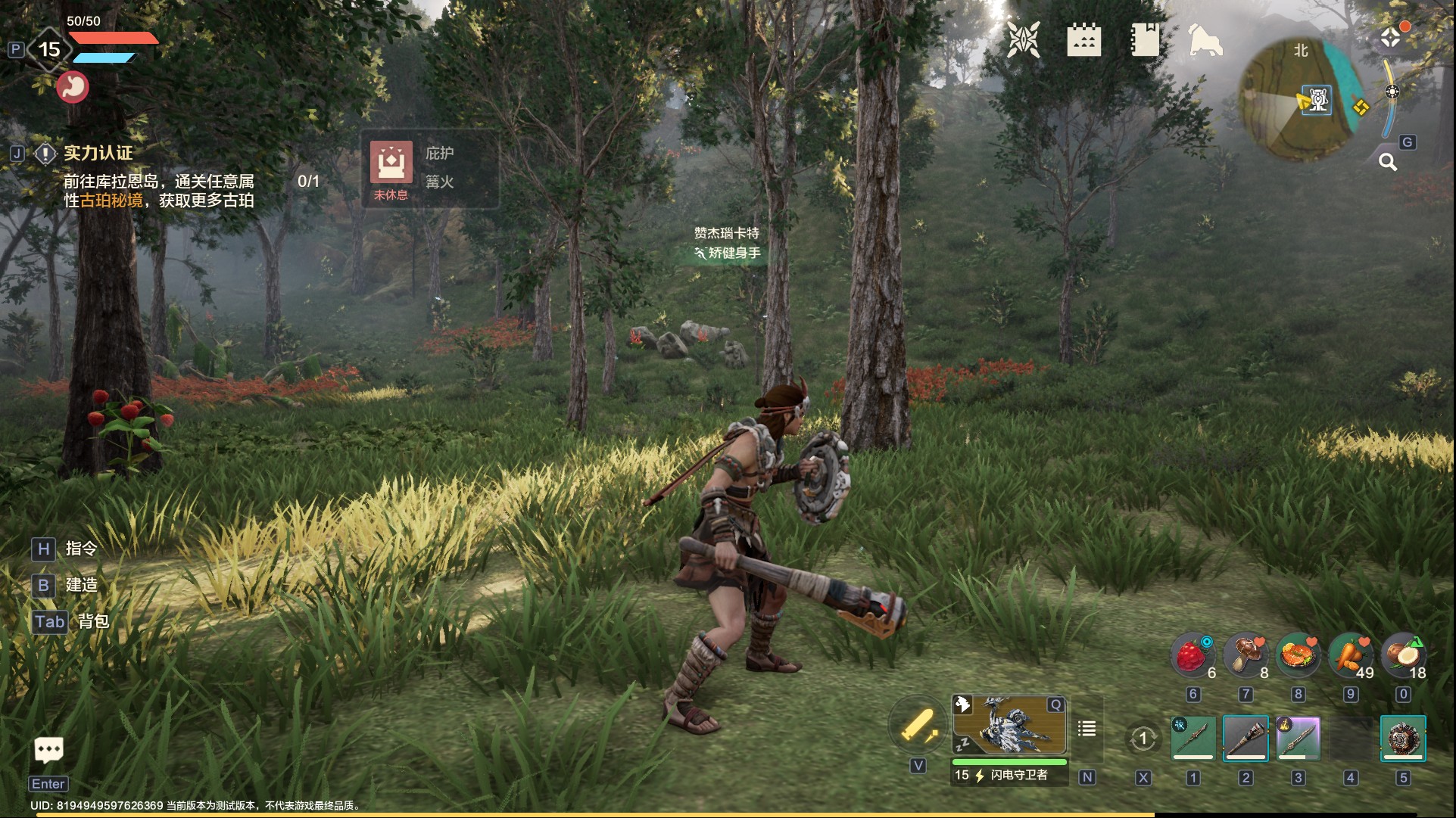Image resolution: width=1456 pixels, height=818 pixels.
Task: Select the round shield slot
Action: tap(1403, 738)
